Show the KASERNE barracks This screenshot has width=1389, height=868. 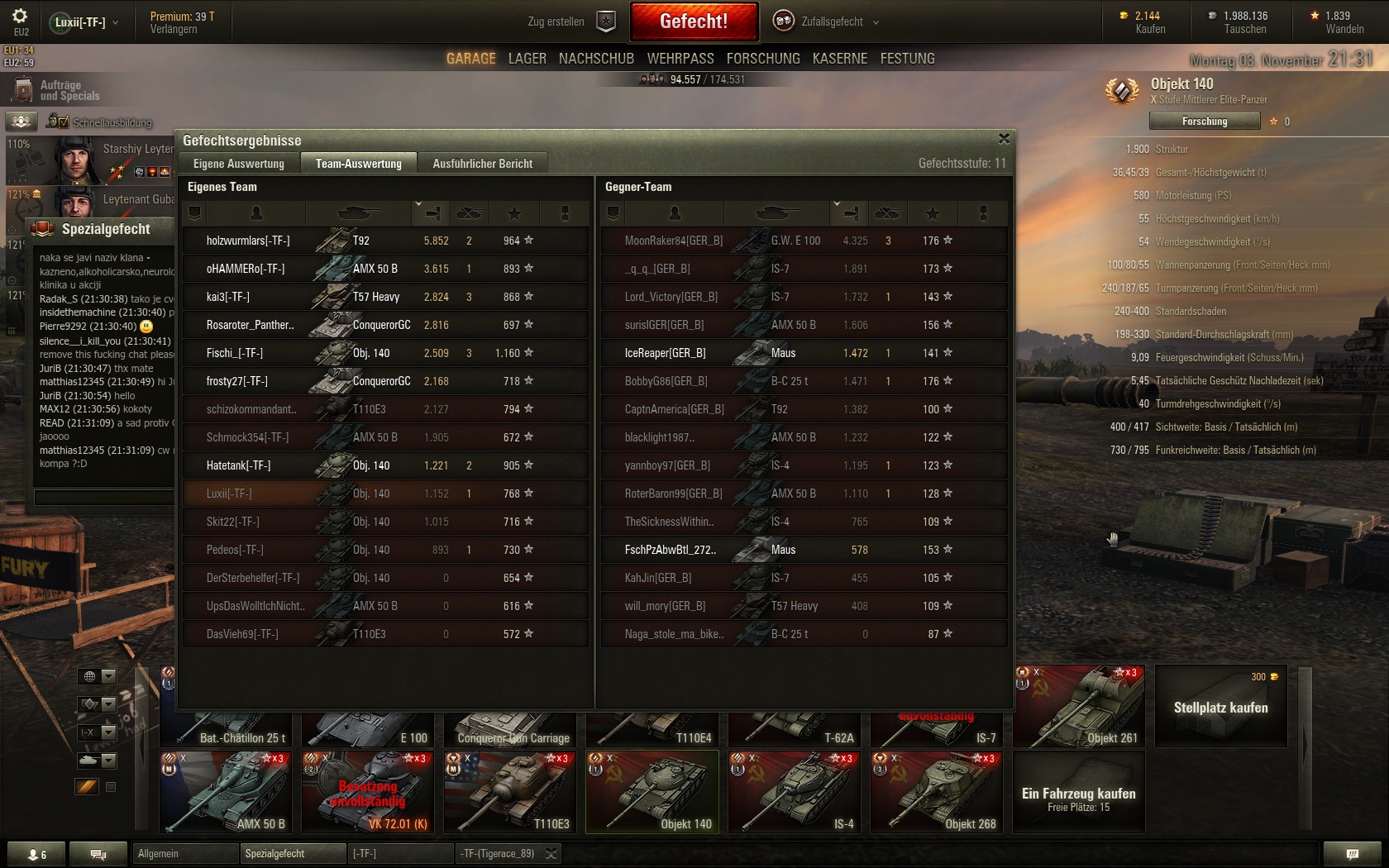pyautogui.click(x=839, y=59)
